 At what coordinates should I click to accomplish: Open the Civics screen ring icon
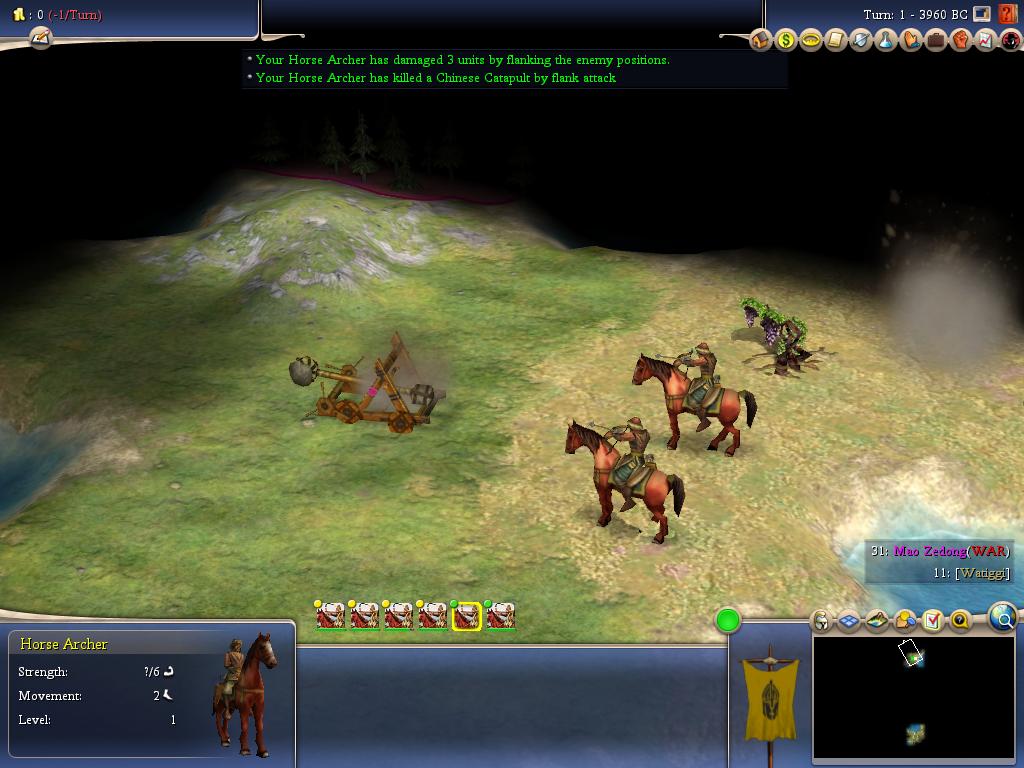tap(811, 40)
